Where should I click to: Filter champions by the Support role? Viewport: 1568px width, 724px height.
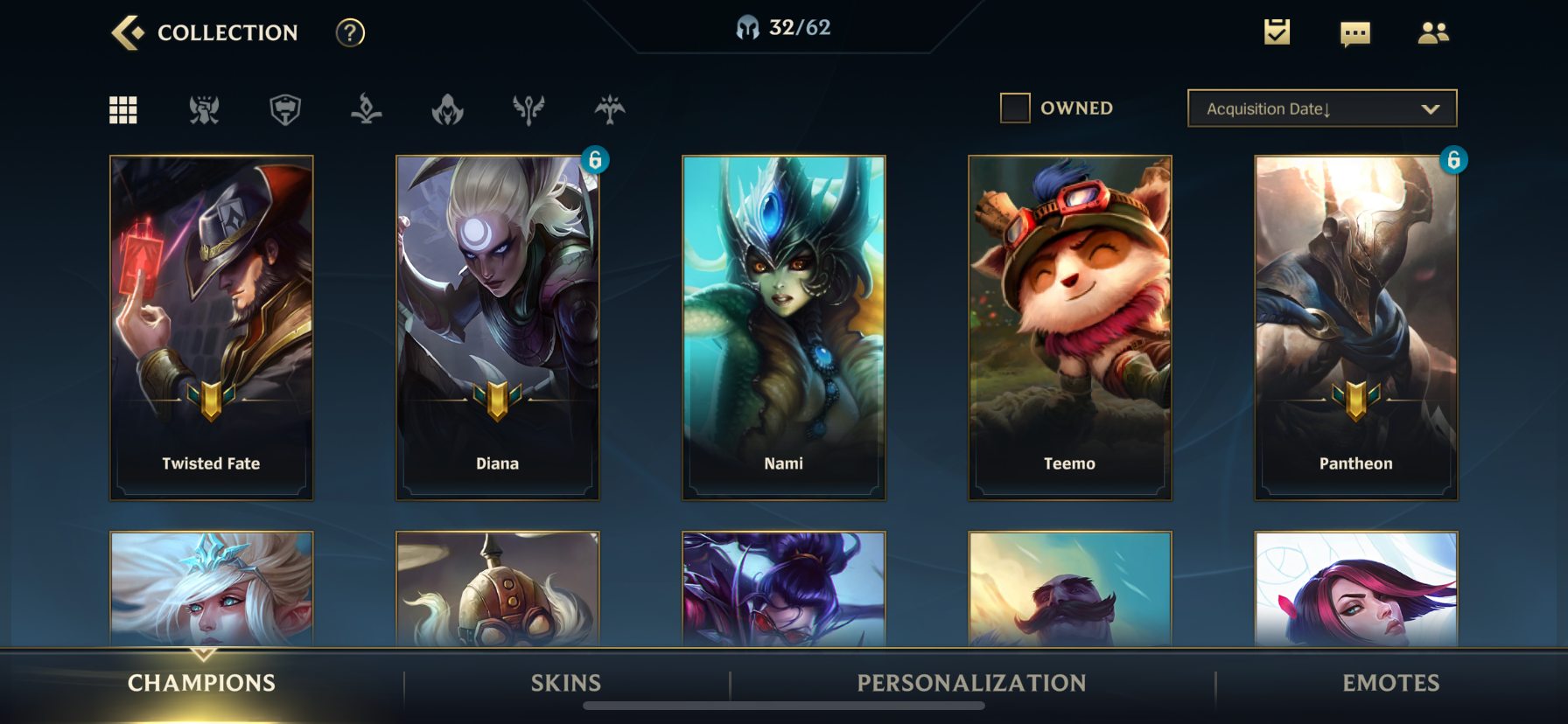click(529, 109)
